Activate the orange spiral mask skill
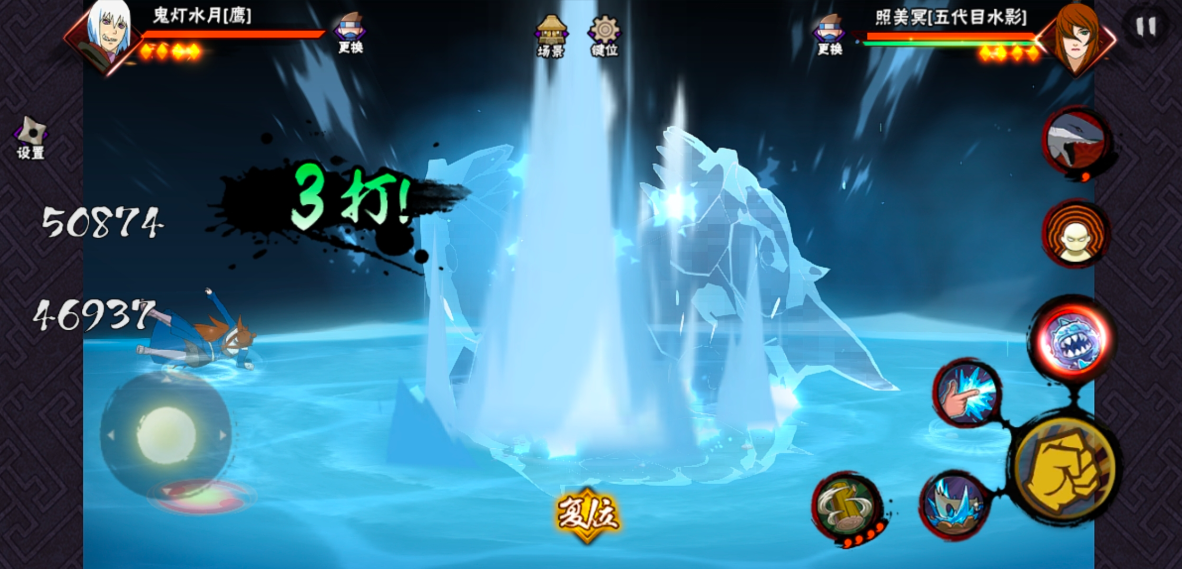The width and height of the screenshot is (1182, 569). point(1076,234)
